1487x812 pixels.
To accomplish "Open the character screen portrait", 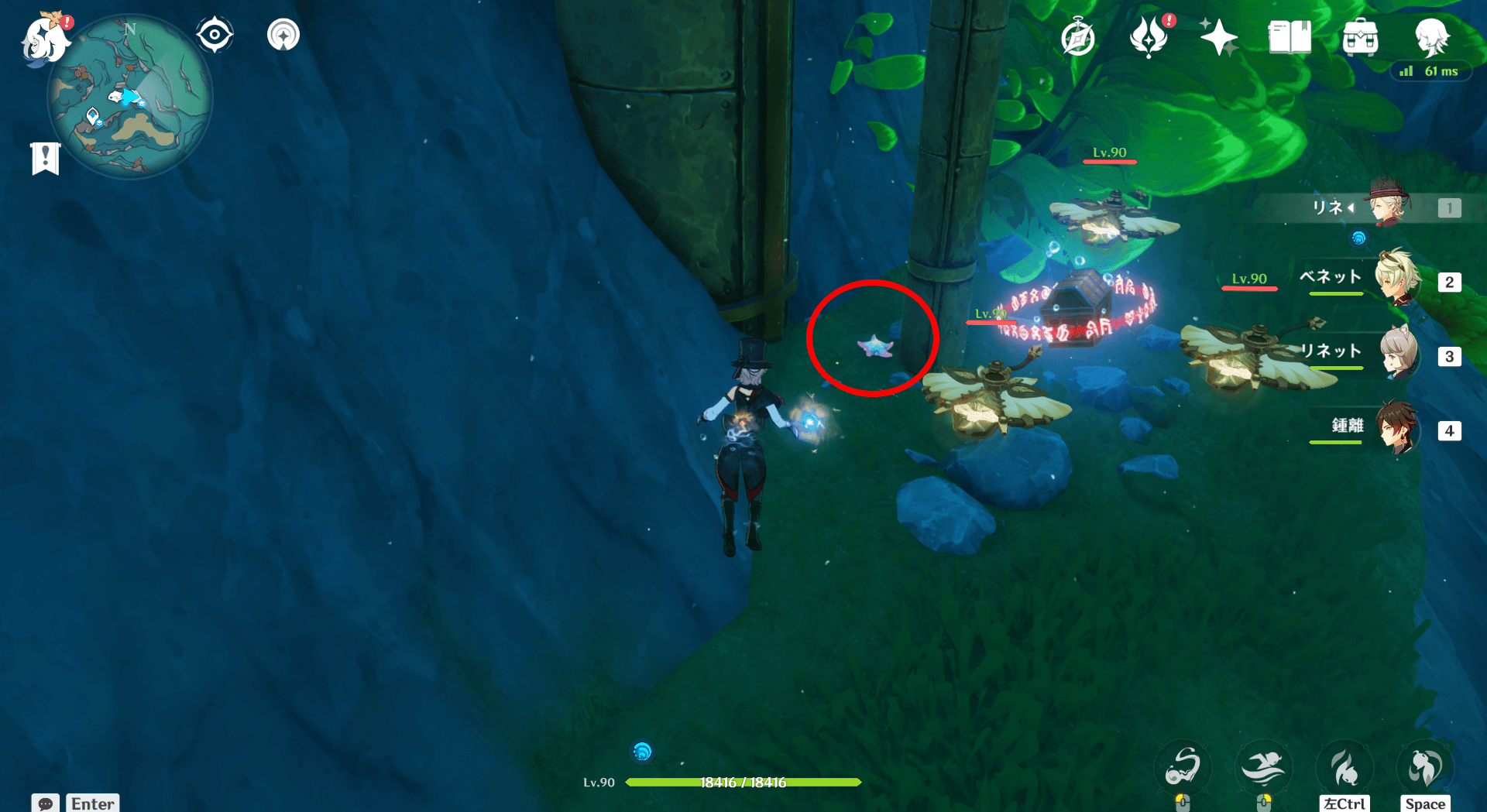I will click(x=1434, y=37).
